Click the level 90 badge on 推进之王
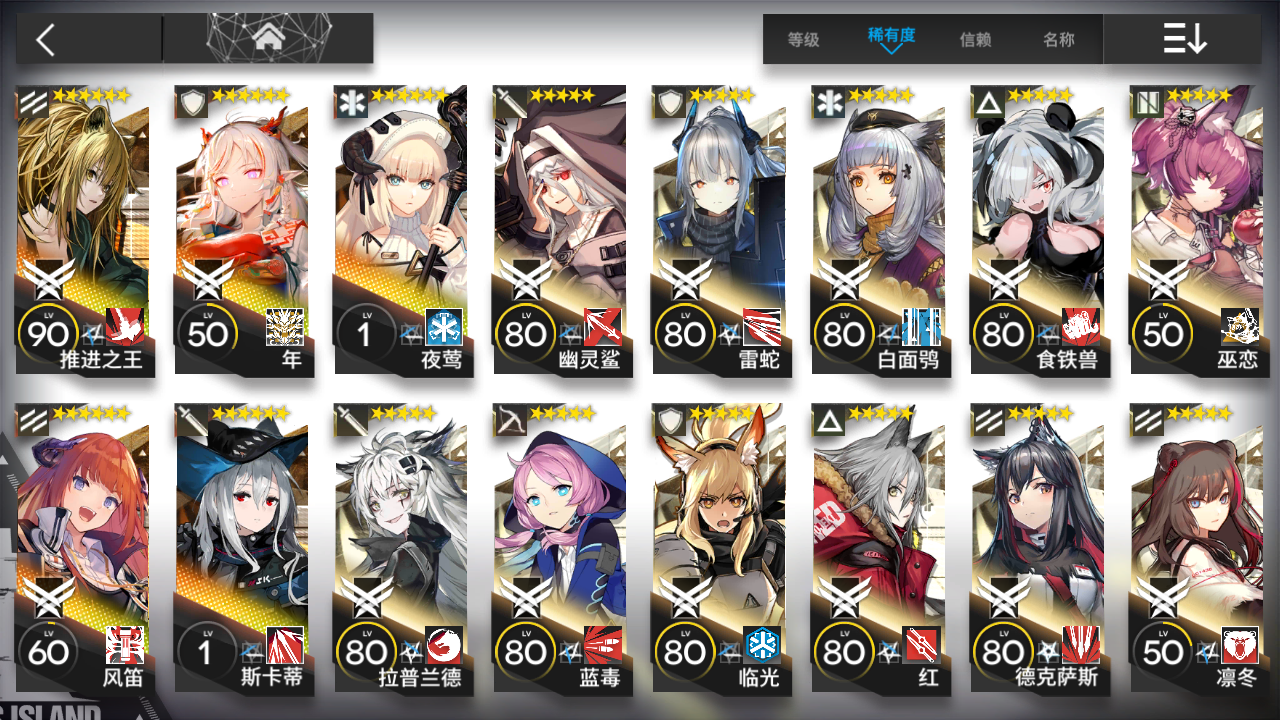1280x720 pixels. 46,332
